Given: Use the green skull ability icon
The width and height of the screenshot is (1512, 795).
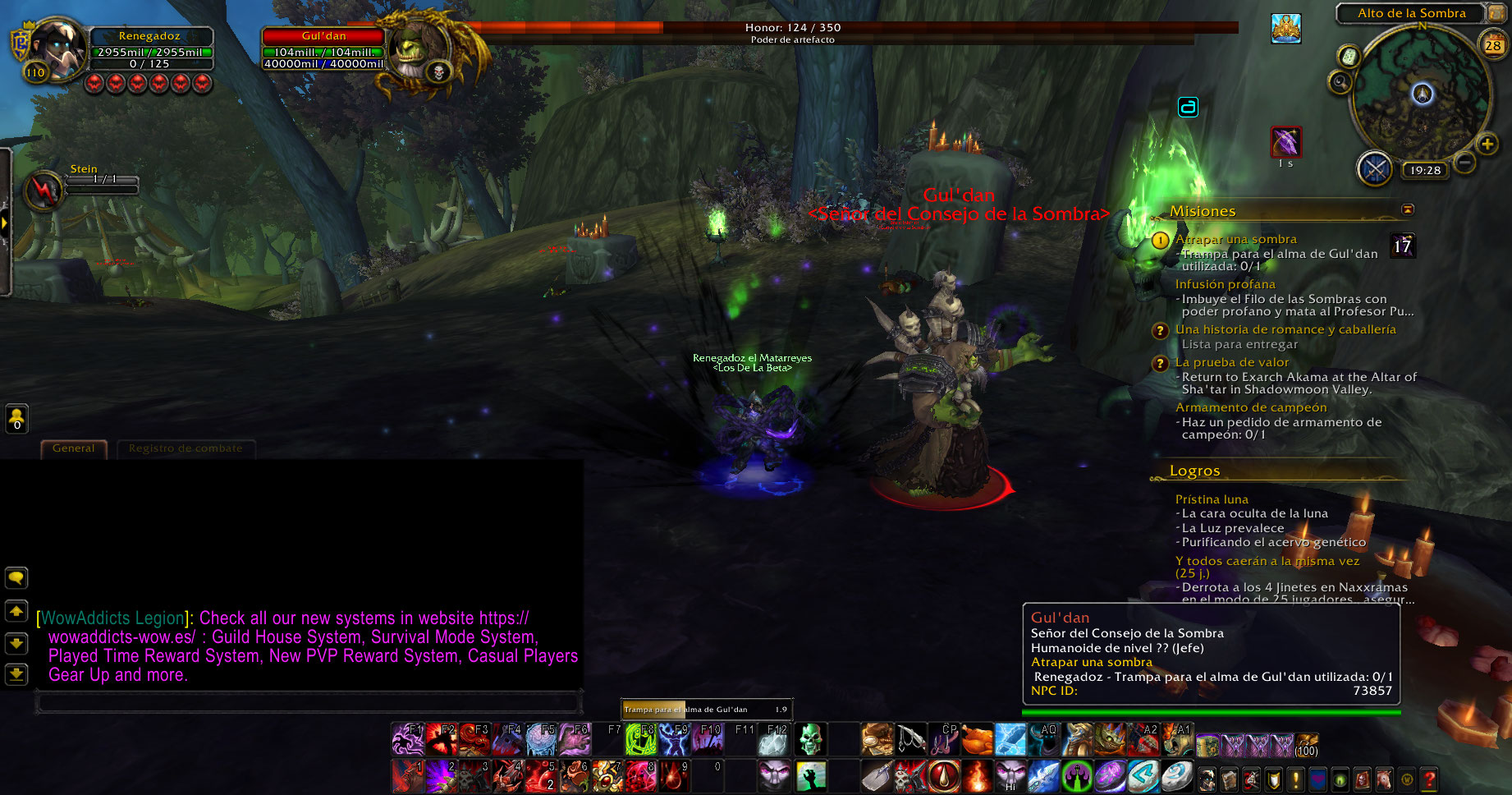Looking at the screenshot, I should [x=810, y=739].
